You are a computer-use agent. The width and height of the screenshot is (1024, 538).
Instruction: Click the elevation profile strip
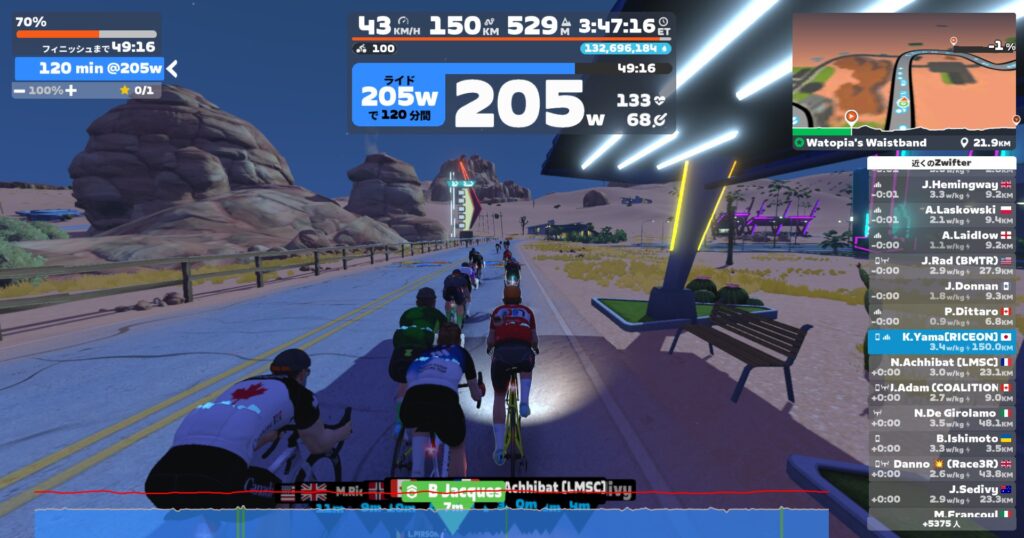[x=430, y=522]
